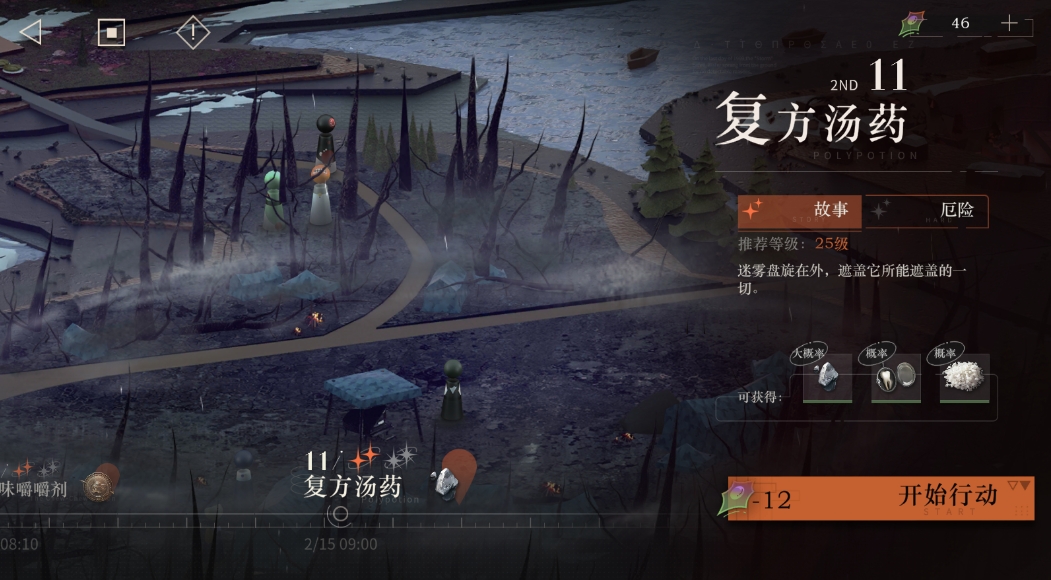Image resolution: width=1051 pixels, height=580 pixels.
Task: Add more activity with the plus button
Action: tap(1009, 23)
